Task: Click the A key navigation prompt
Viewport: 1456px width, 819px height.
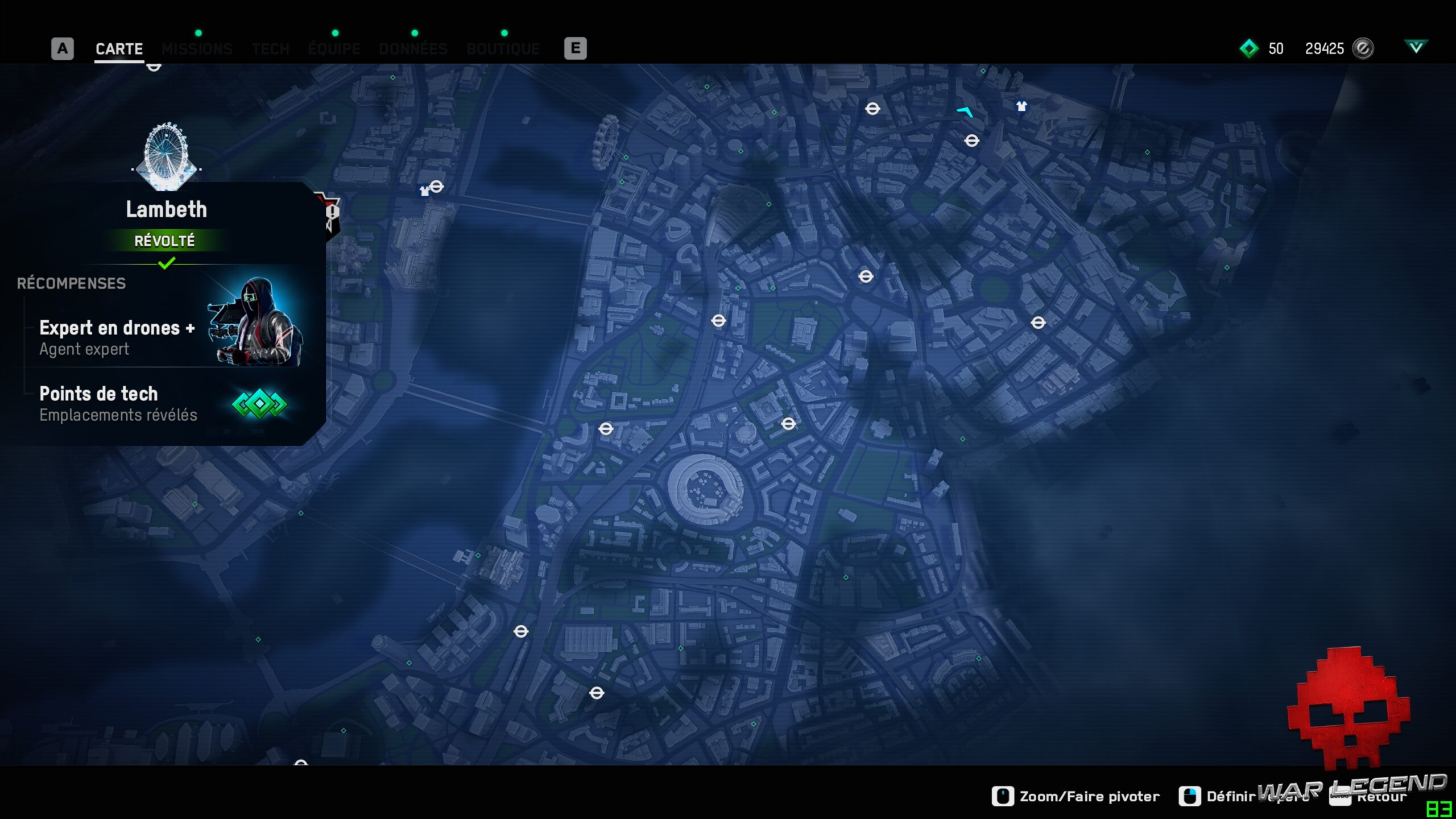Action: coord(61,48)
